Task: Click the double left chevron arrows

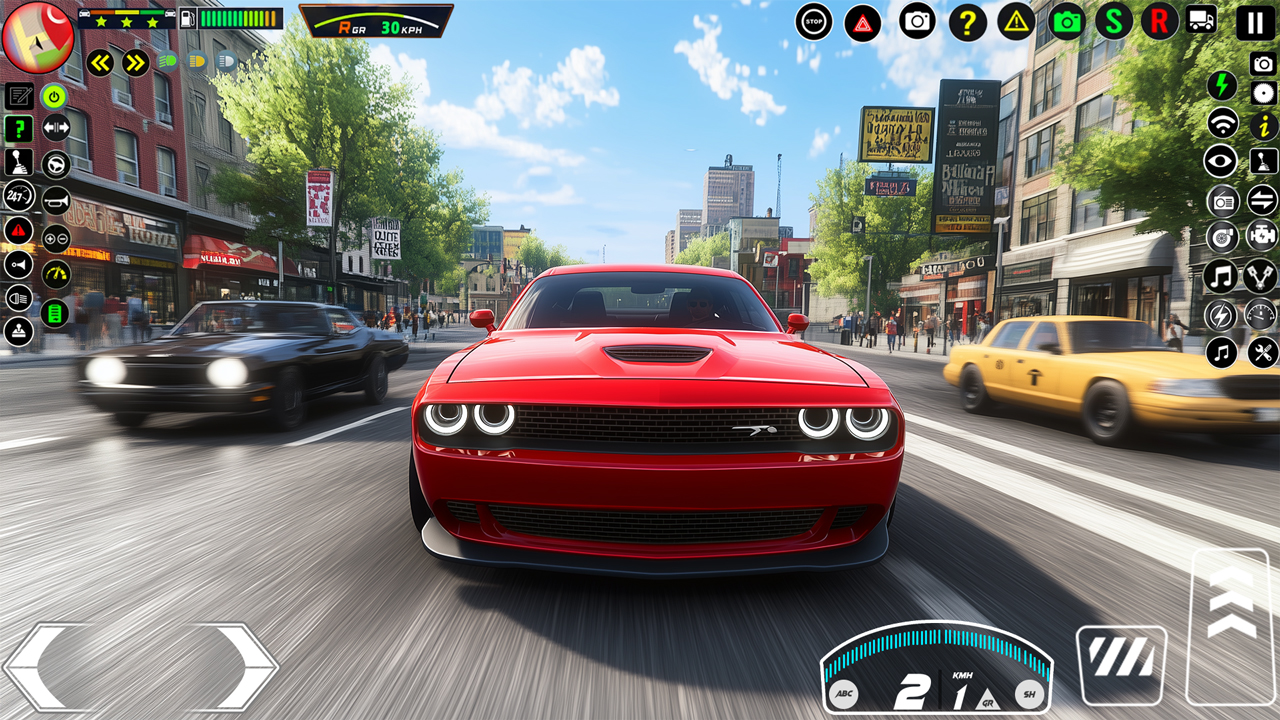Action: (100, 62)
